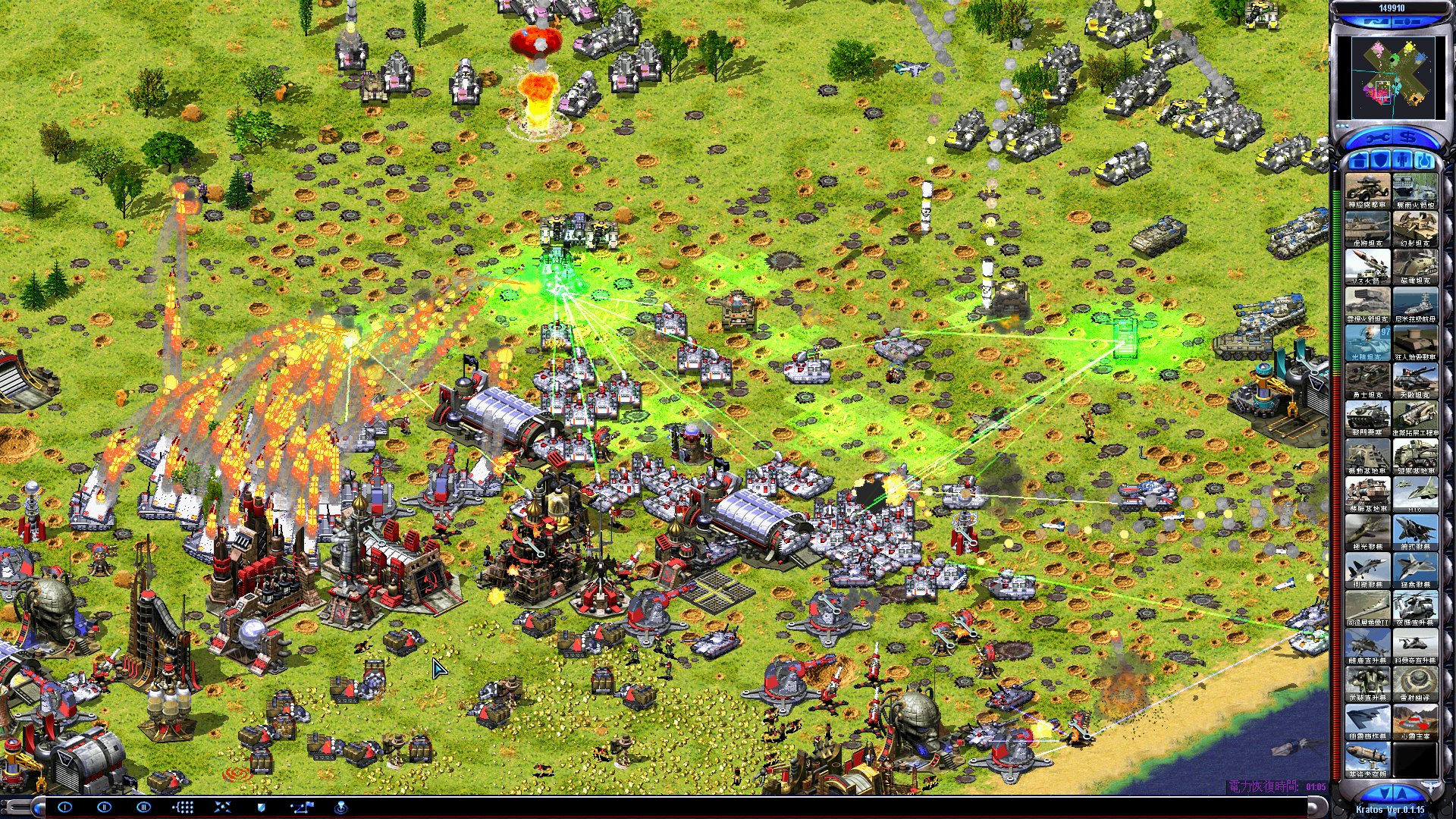This screenshot has width=1456, height=819.
Task: Open the defenses (shield) build tab
Action: pyautogui.click(x=1380, y=161)
